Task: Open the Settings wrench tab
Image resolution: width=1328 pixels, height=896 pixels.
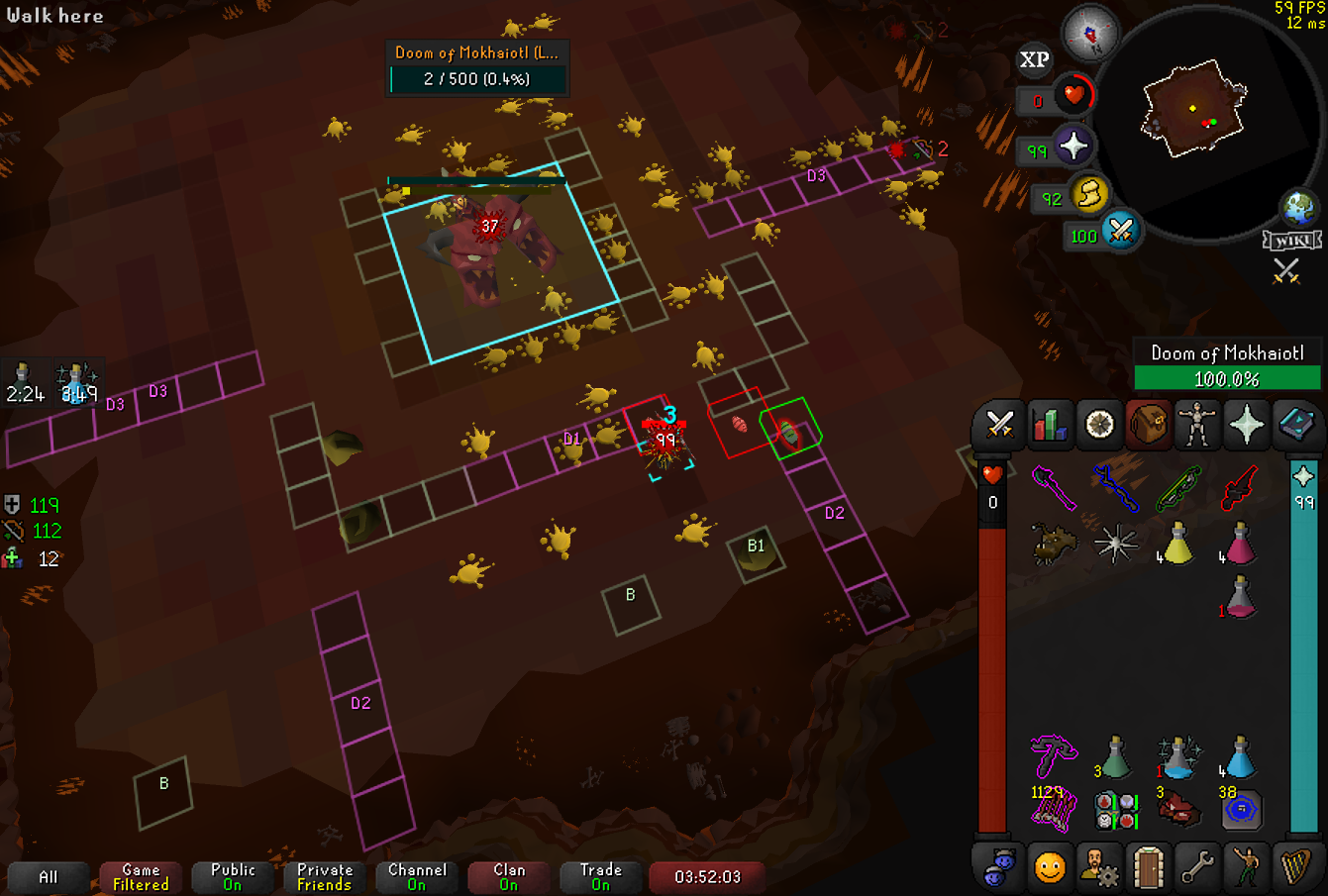Action: [x=1197, y=868]
